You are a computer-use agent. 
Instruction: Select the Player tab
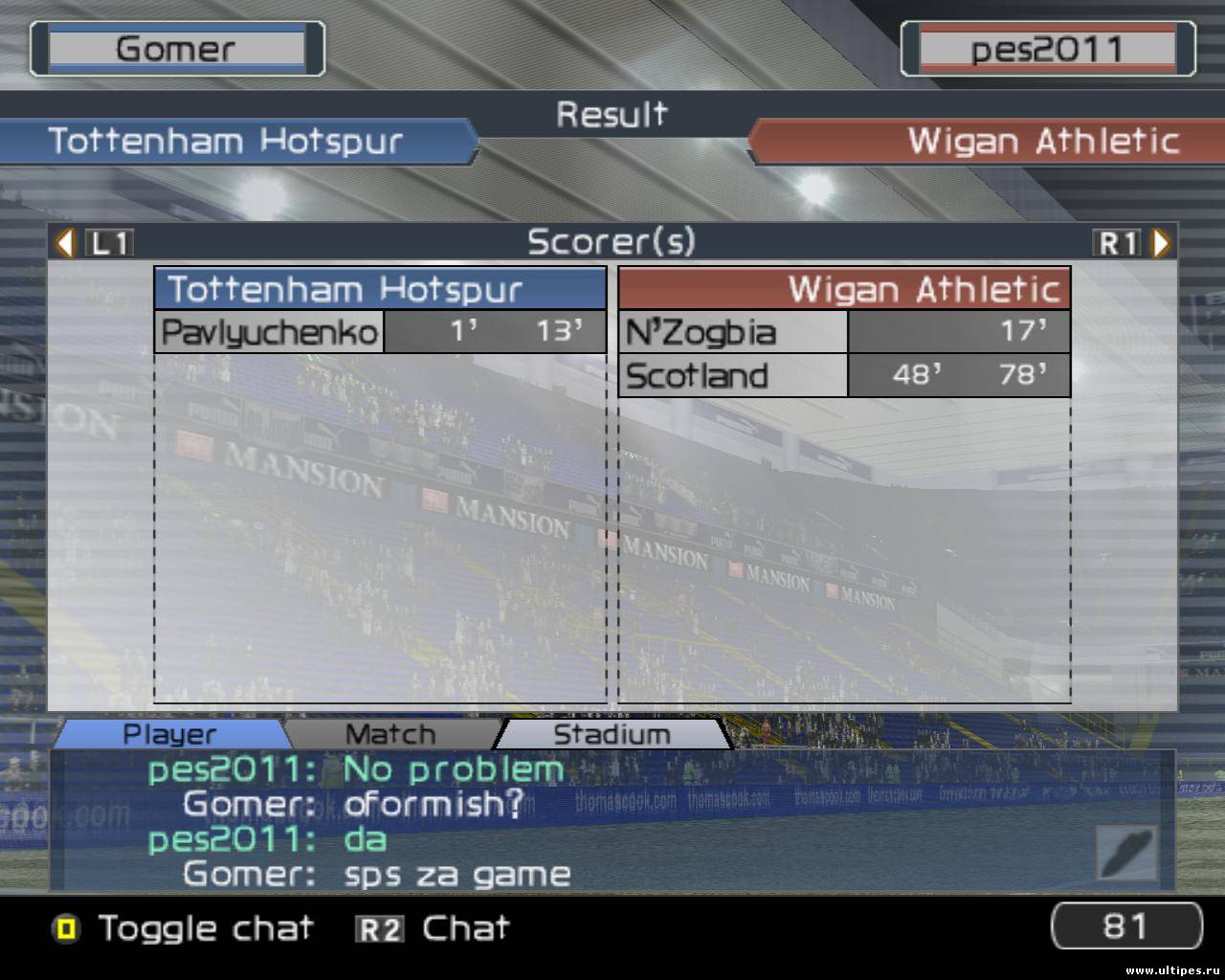pyautogui.click(x=169, y=734)
